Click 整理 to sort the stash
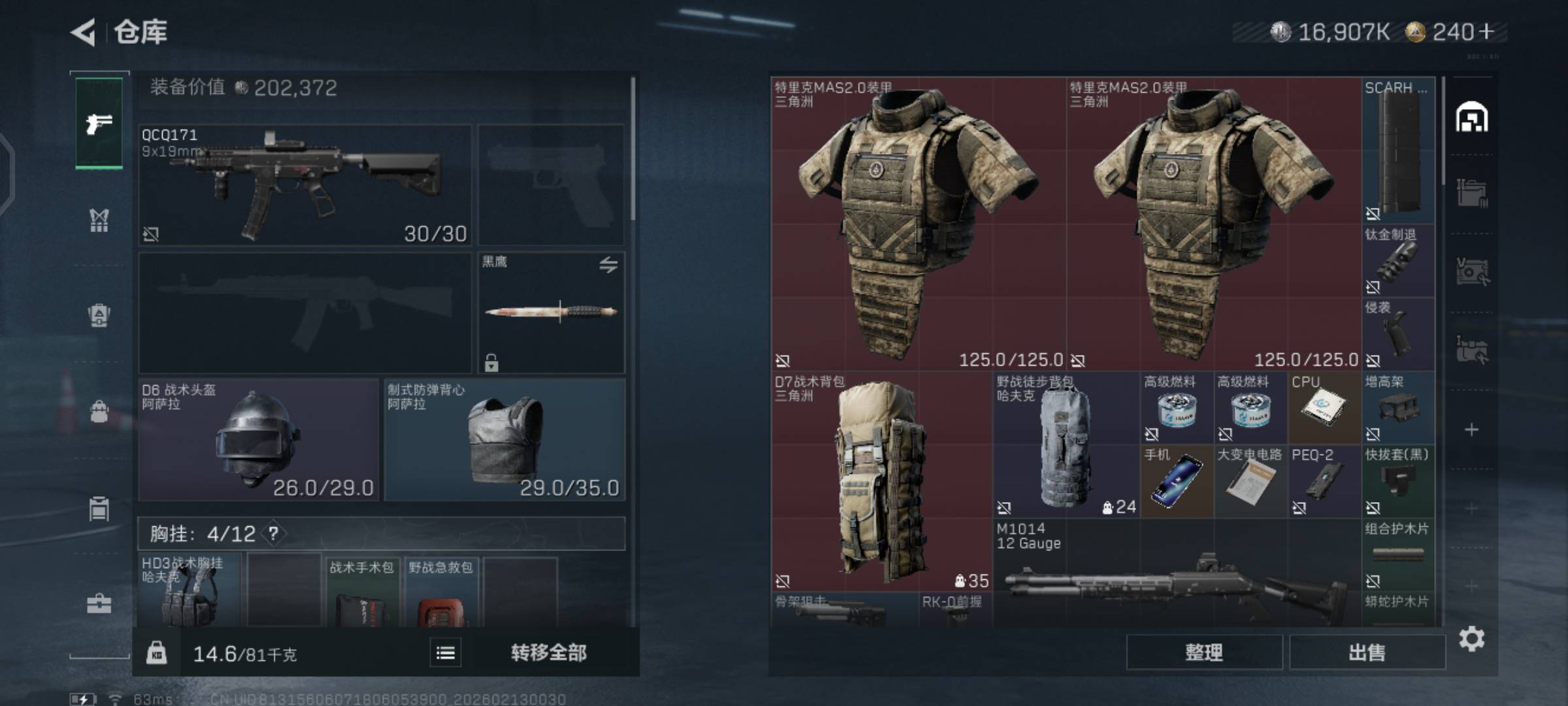This screenshot has height=706, width=1568. tap(1203, 652)
